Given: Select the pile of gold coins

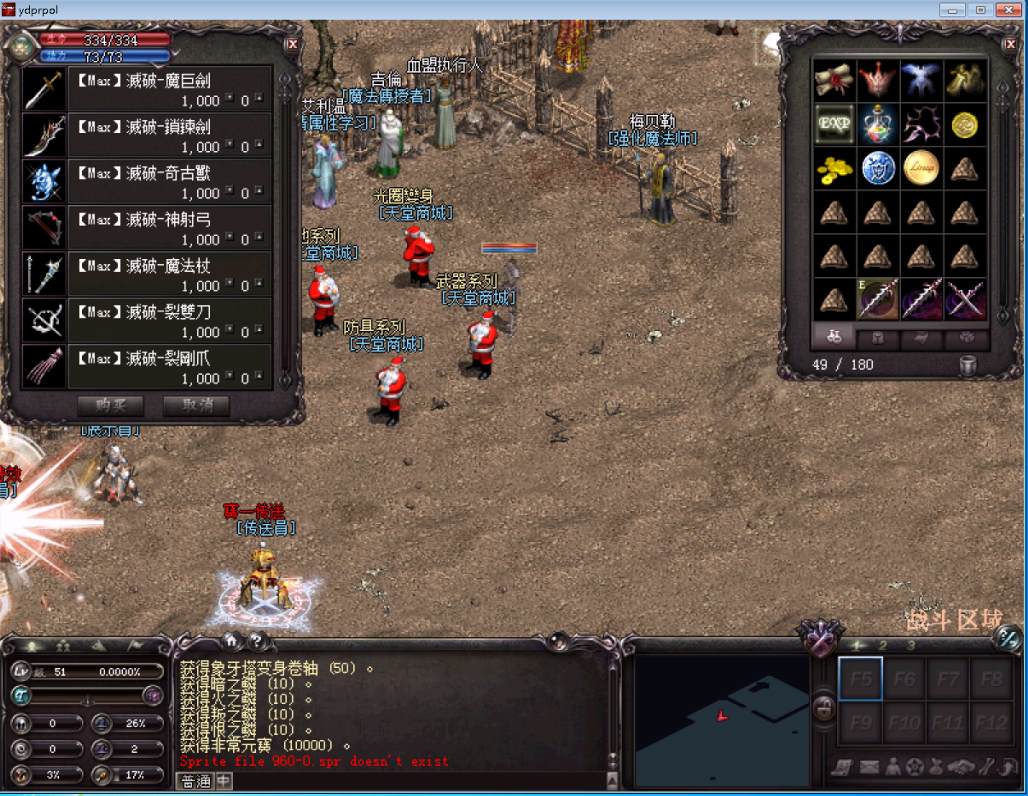Looking at the screenshot, I should point(832,168).
